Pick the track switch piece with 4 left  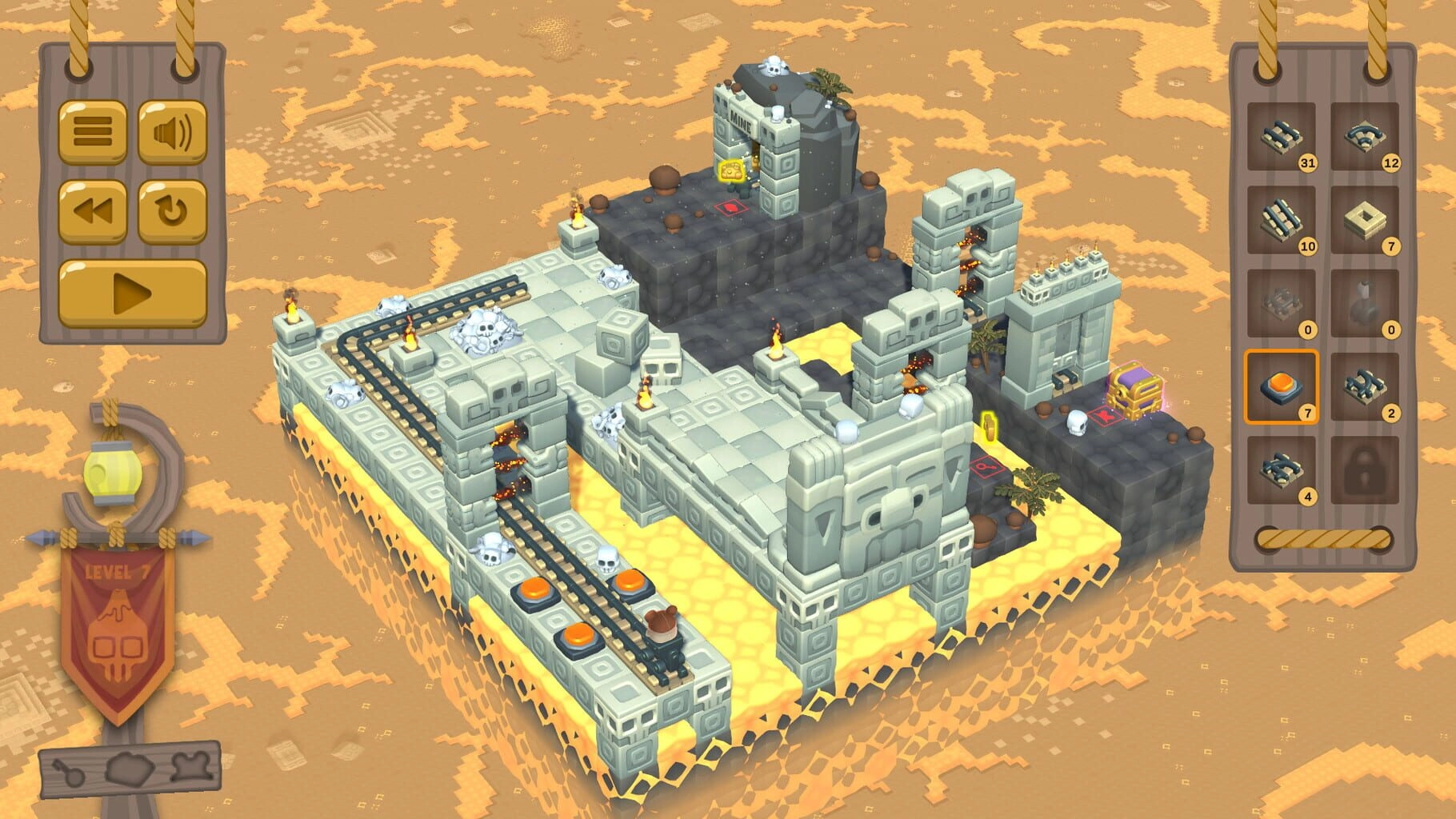[1281, 470]
